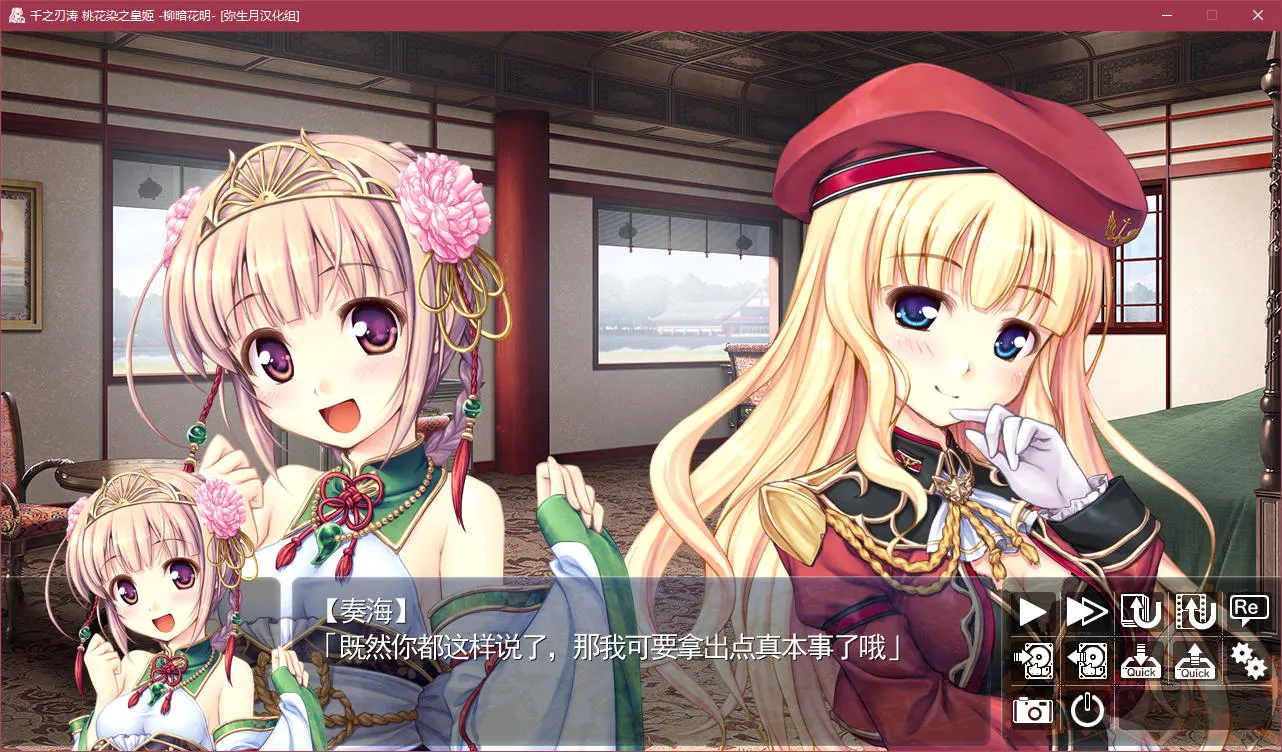1282x752 pixels.
Task: Open the load menu hard-drive icon
Action: click(1087, 660)
